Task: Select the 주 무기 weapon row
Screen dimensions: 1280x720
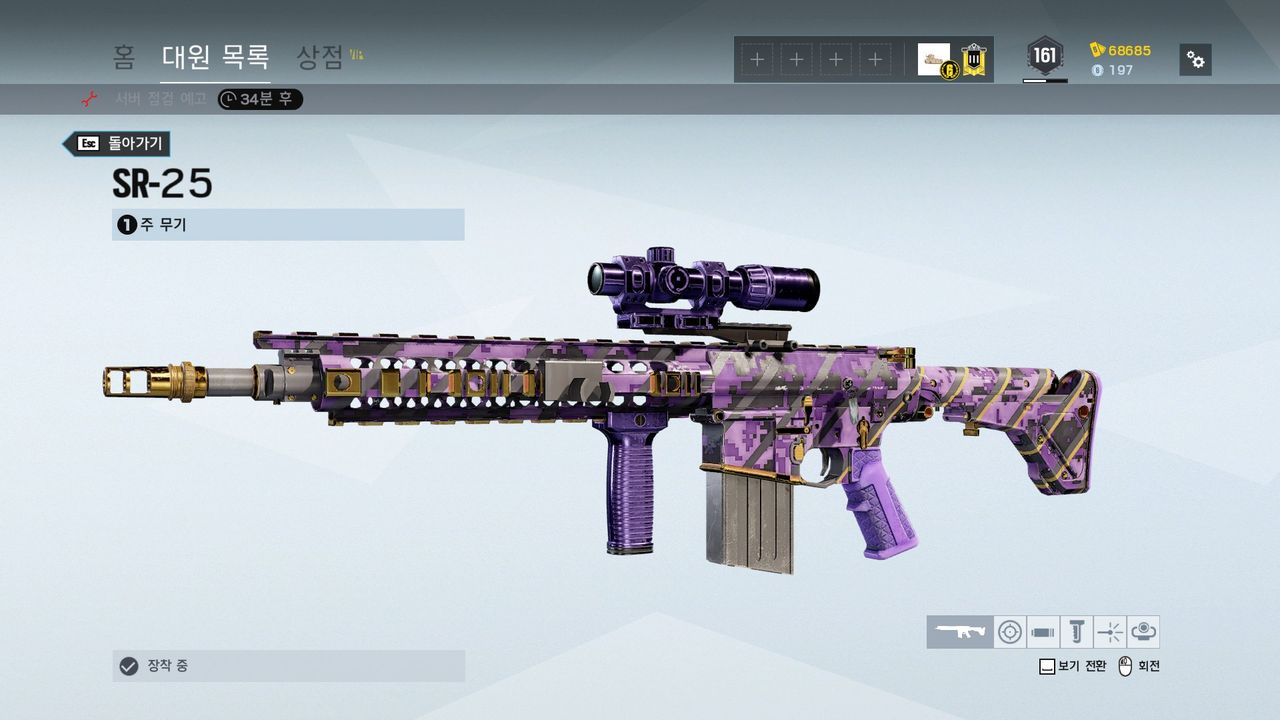Action: tap(288, 225)
